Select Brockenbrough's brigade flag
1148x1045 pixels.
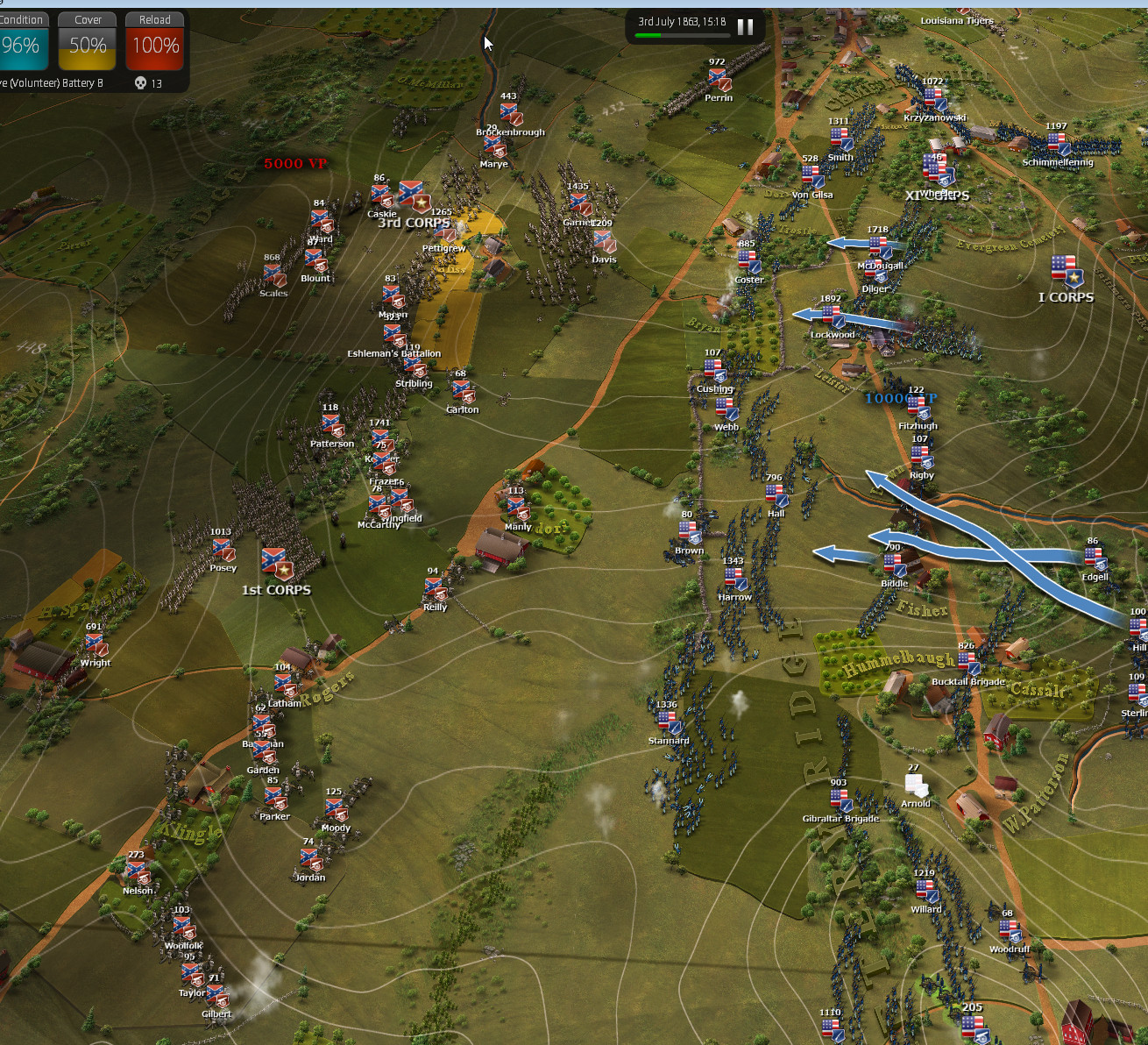510,114
